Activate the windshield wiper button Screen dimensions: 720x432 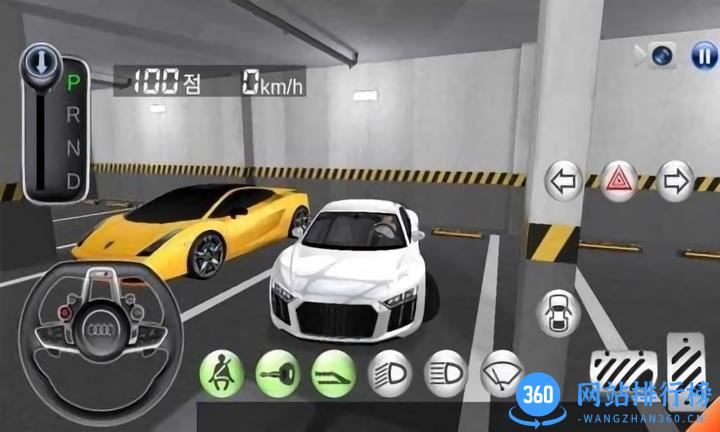(500, 373)
